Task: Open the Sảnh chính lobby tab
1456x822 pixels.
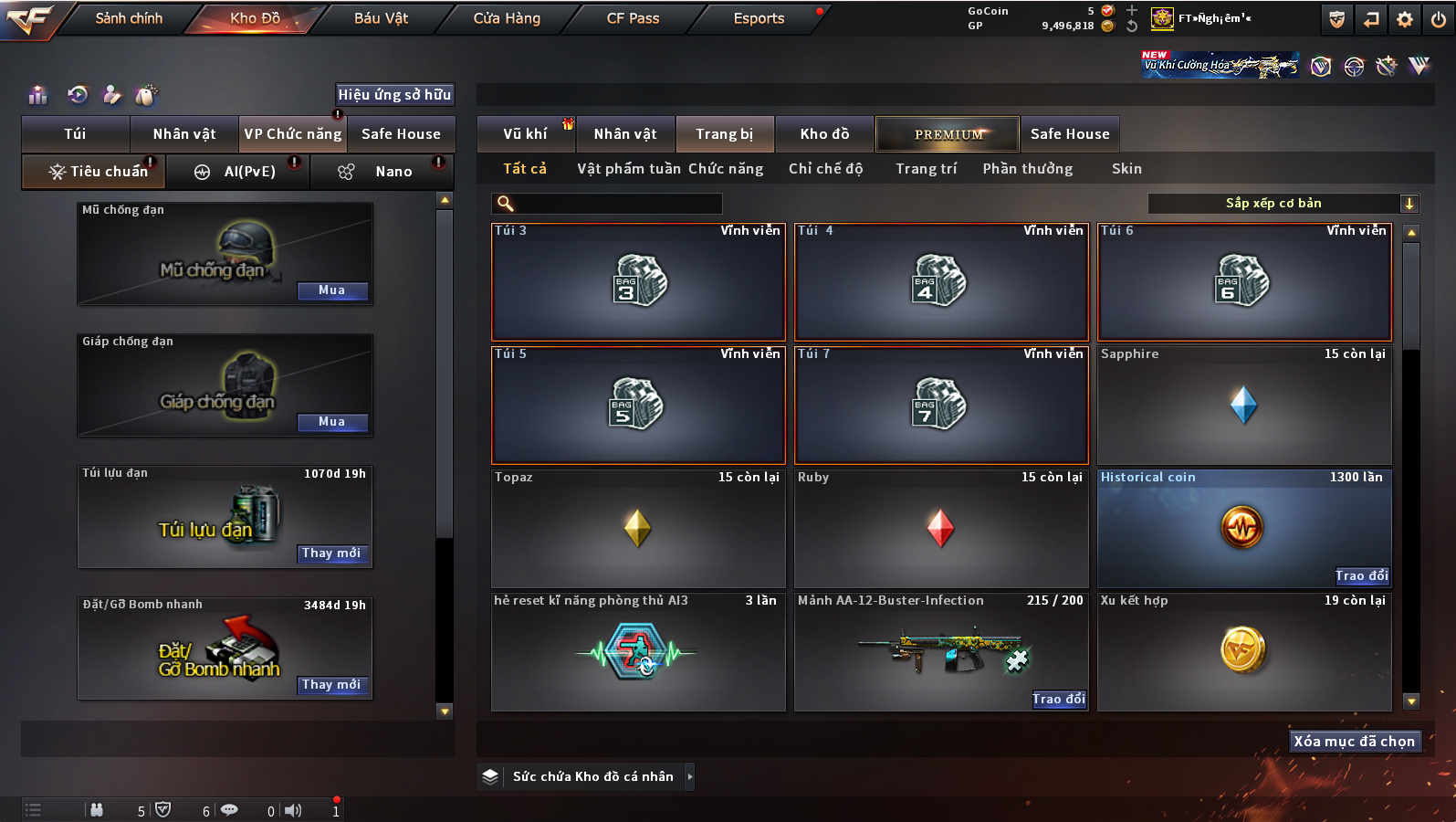Action: [129, 18]
